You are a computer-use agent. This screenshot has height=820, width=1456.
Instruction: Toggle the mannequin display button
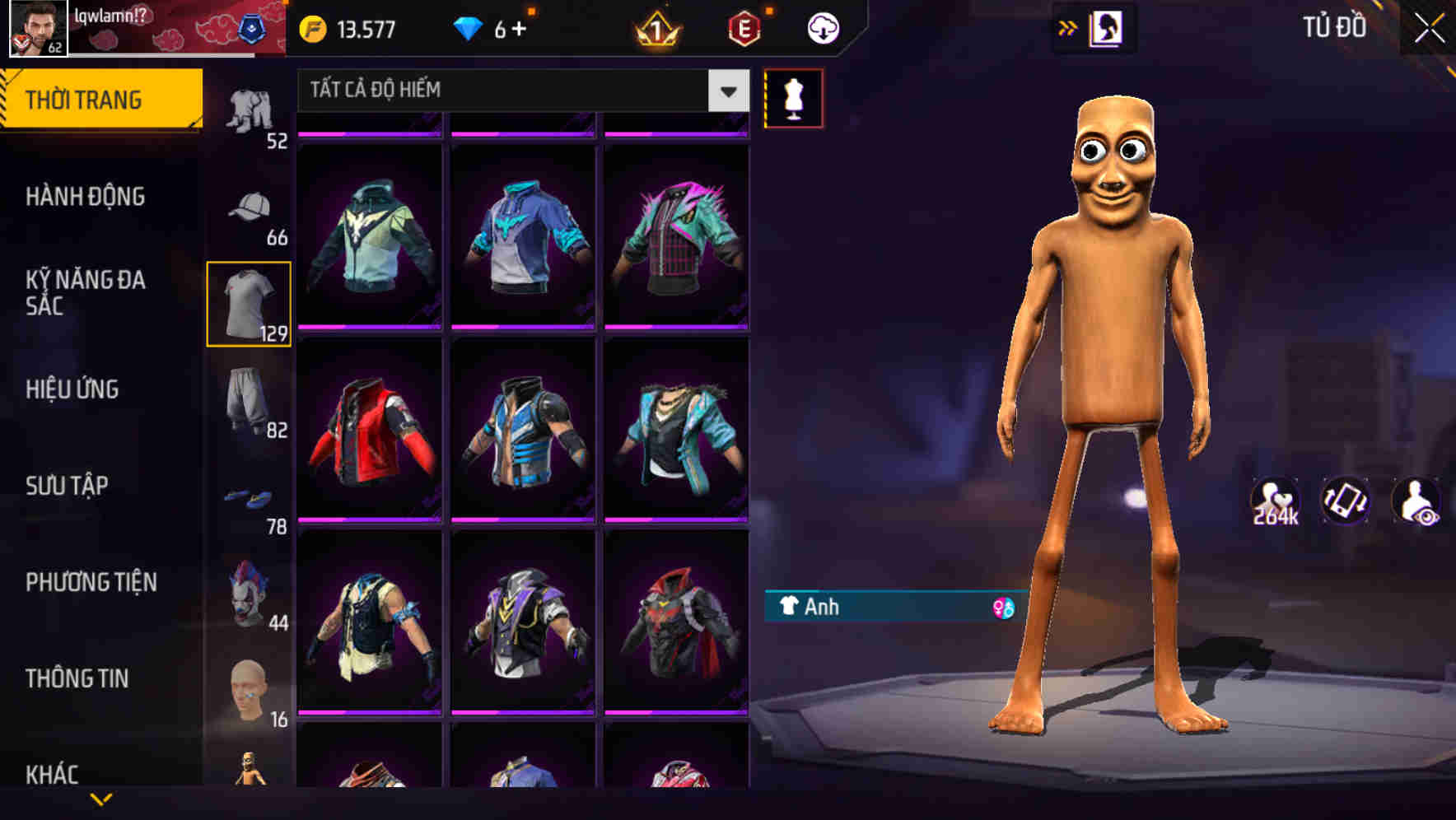tap(793, 97)
